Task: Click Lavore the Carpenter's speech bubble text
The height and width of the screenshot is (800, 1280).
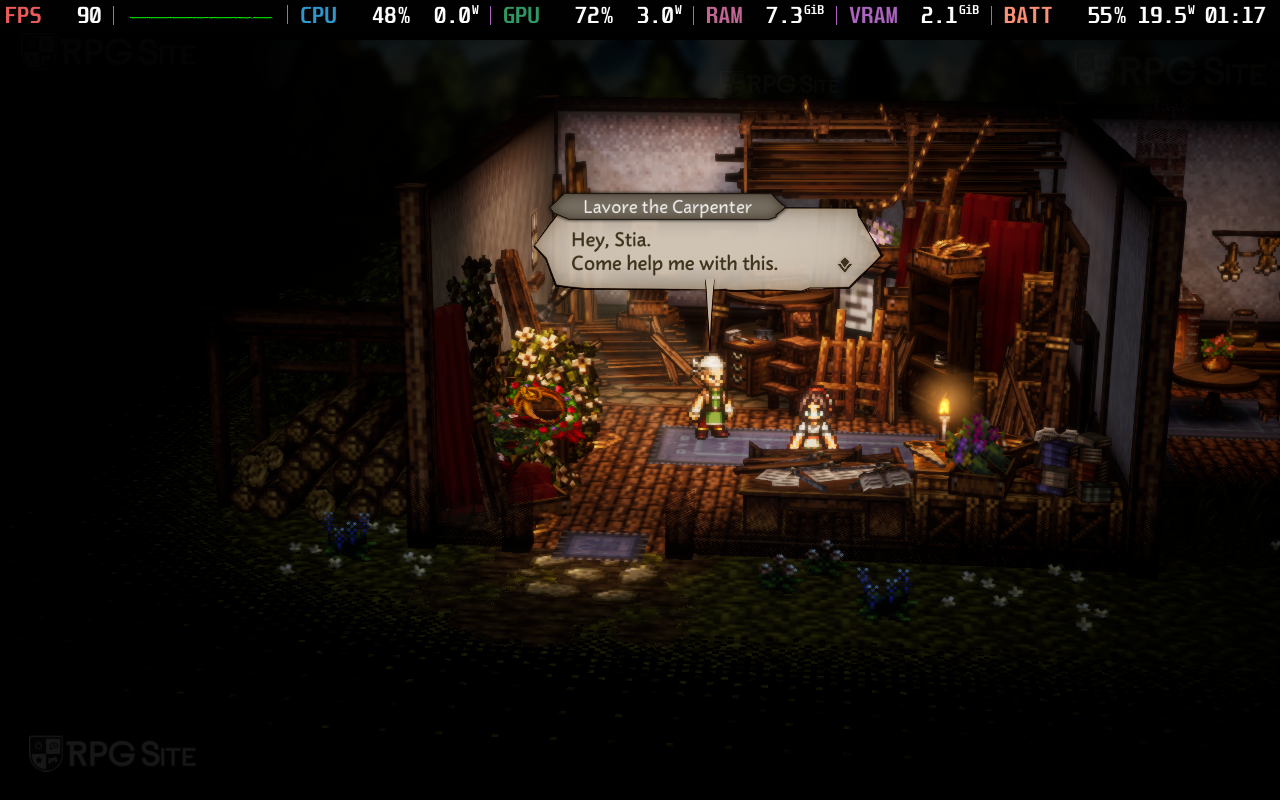Action: 674,252
